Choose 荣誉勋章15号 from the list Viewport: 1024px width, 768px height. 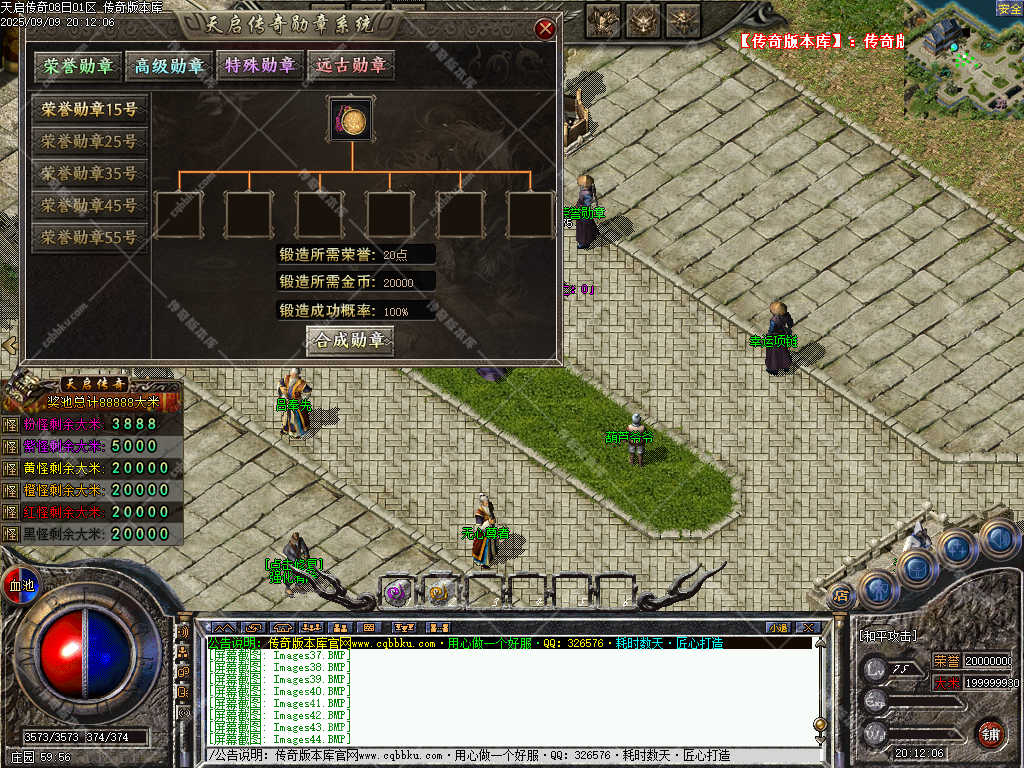(89, 110)
